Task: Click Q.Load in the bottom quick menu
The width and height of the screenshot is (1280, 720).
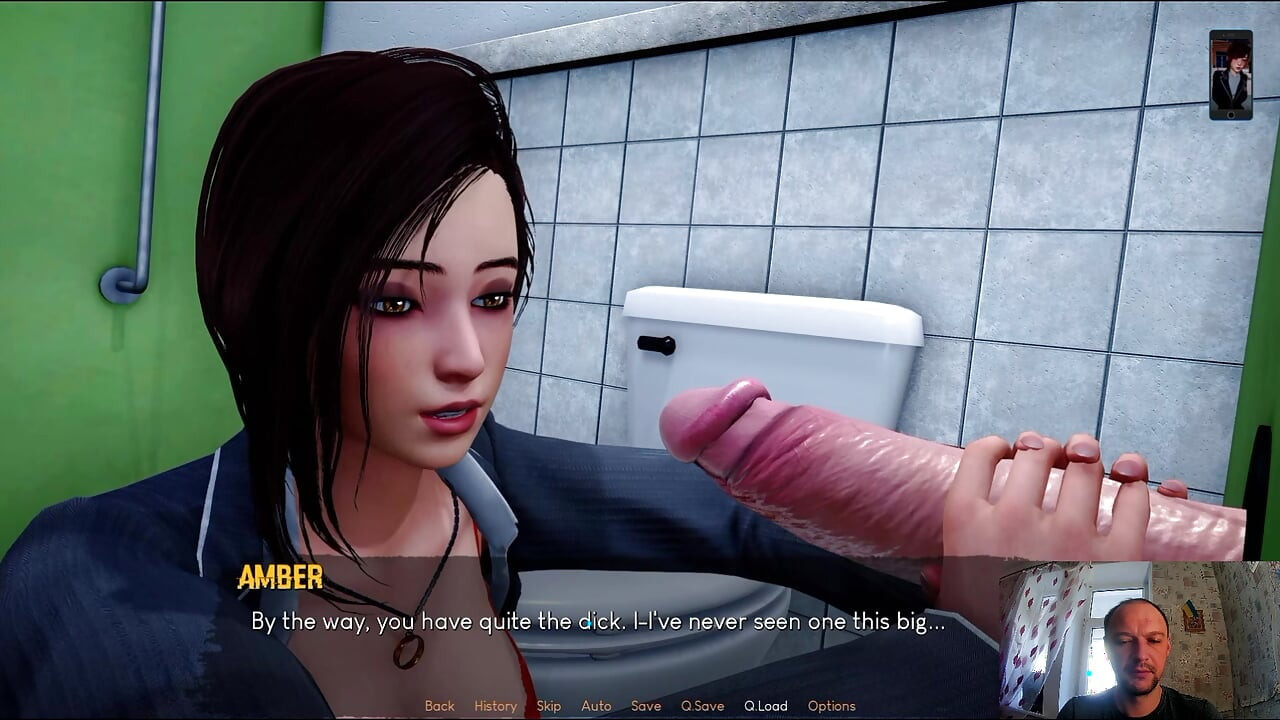Action: [766, 706]
